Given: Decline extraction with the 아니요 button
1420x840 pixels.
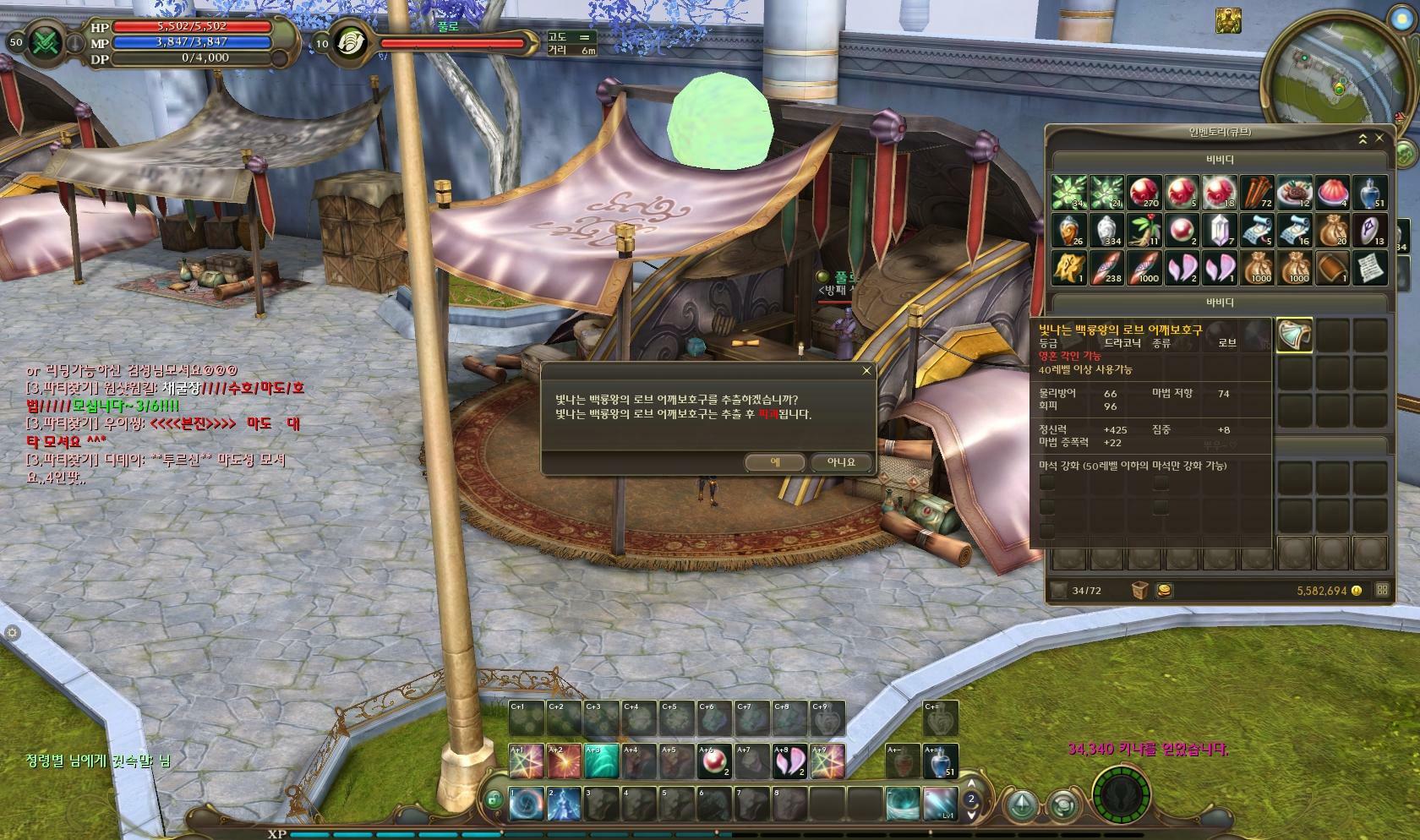Looking at the screenshot, I should click(840, 462).
